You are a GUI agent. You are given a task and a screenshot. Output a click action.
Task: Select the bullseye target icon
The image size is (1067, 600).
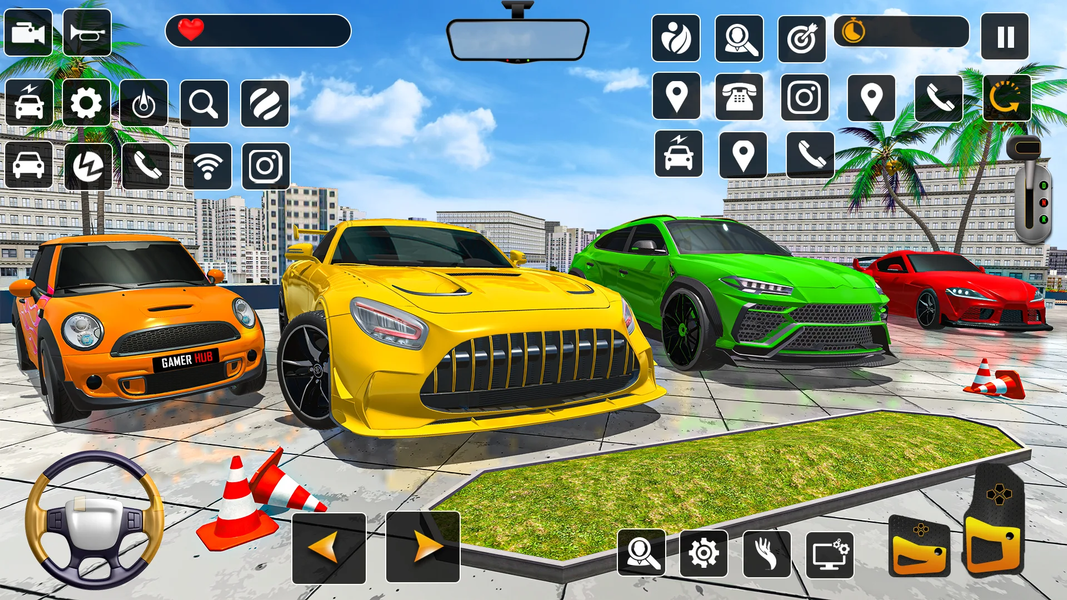click(802, 38)
